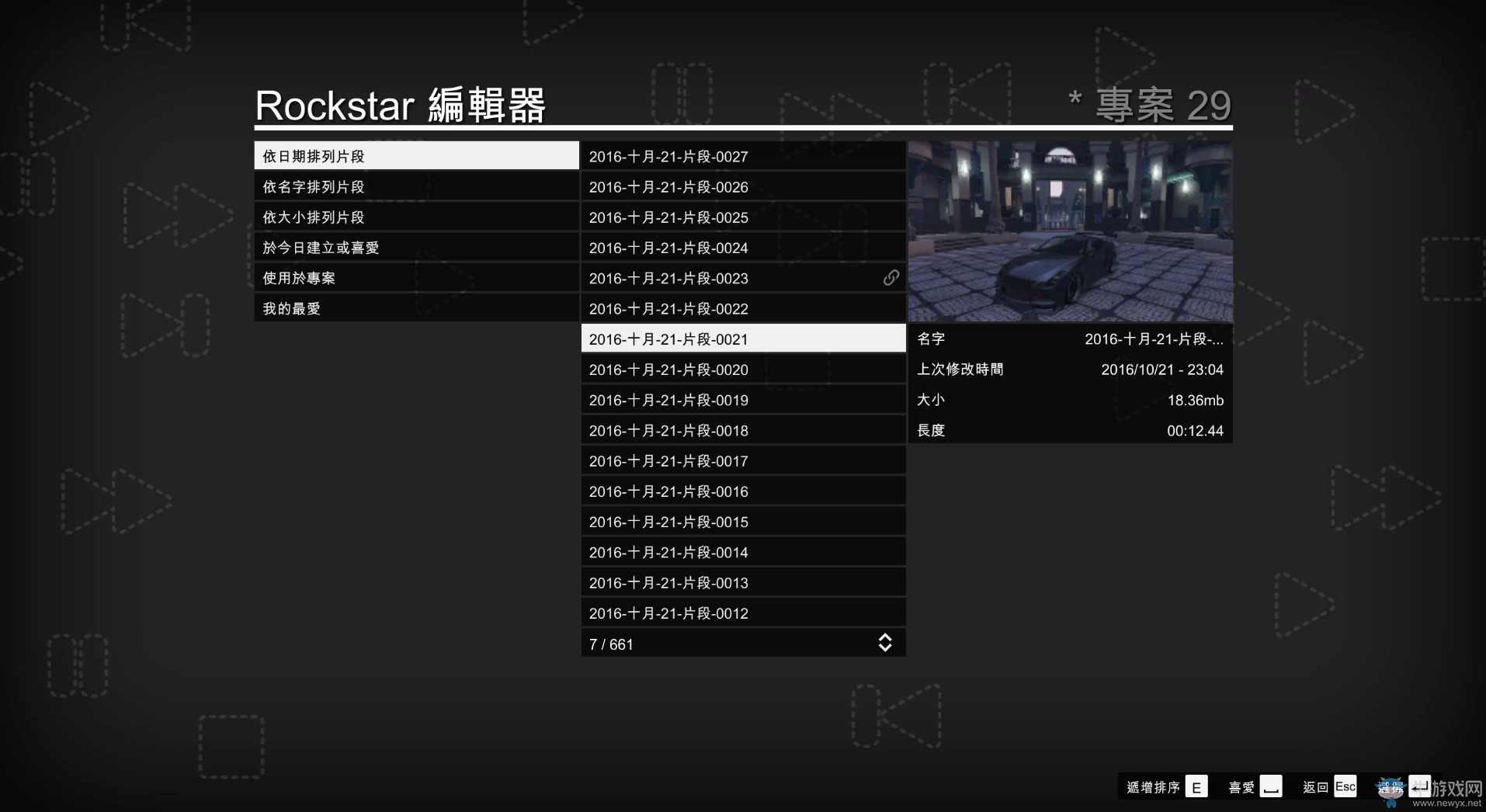This screenshot has width=1486, height=812.
Task: Click the spacebar icon next to 喜愛
Action: (1271, 786)
